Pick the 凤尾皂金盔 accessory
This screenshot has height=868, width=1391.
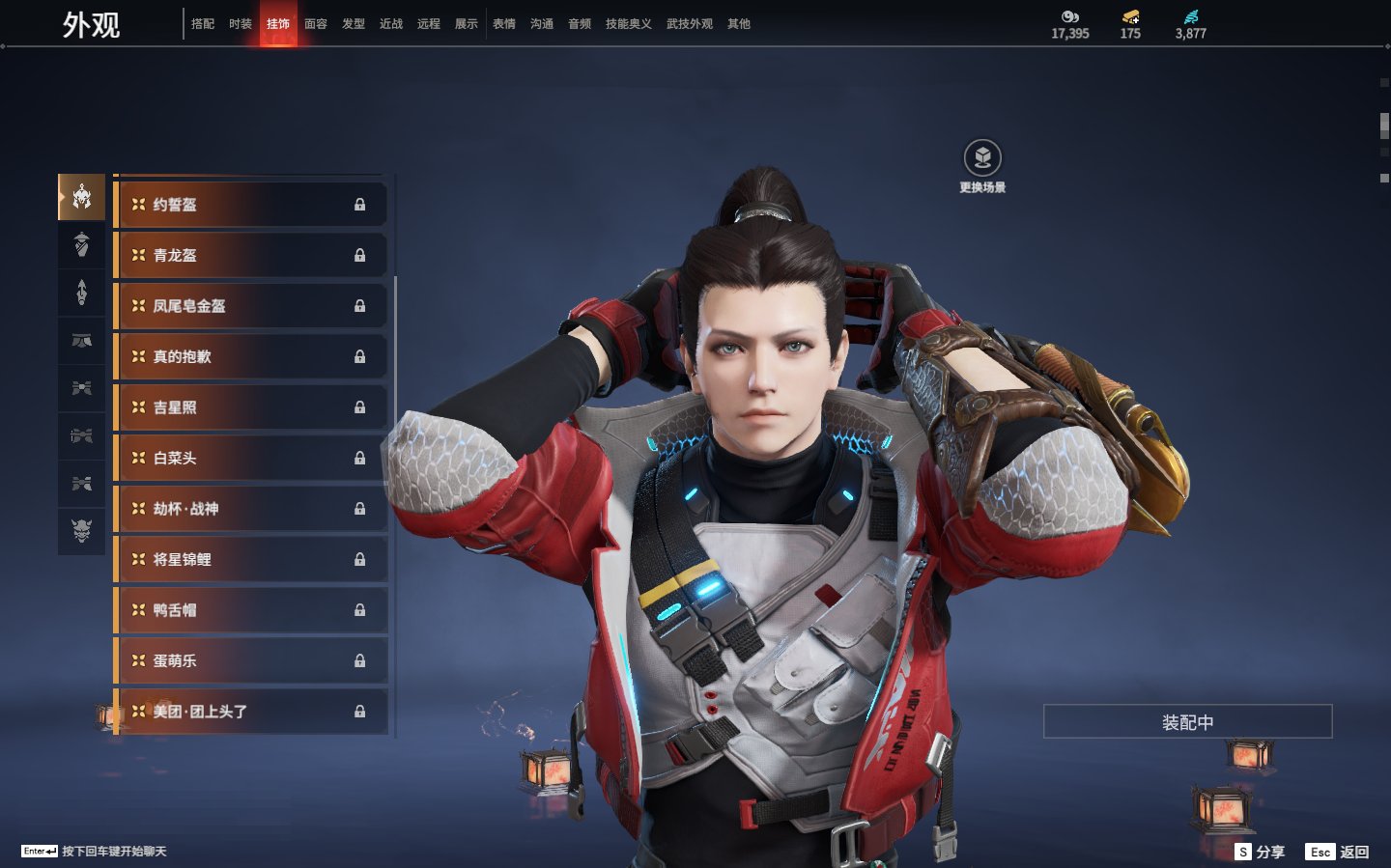[x=251, y=306]
